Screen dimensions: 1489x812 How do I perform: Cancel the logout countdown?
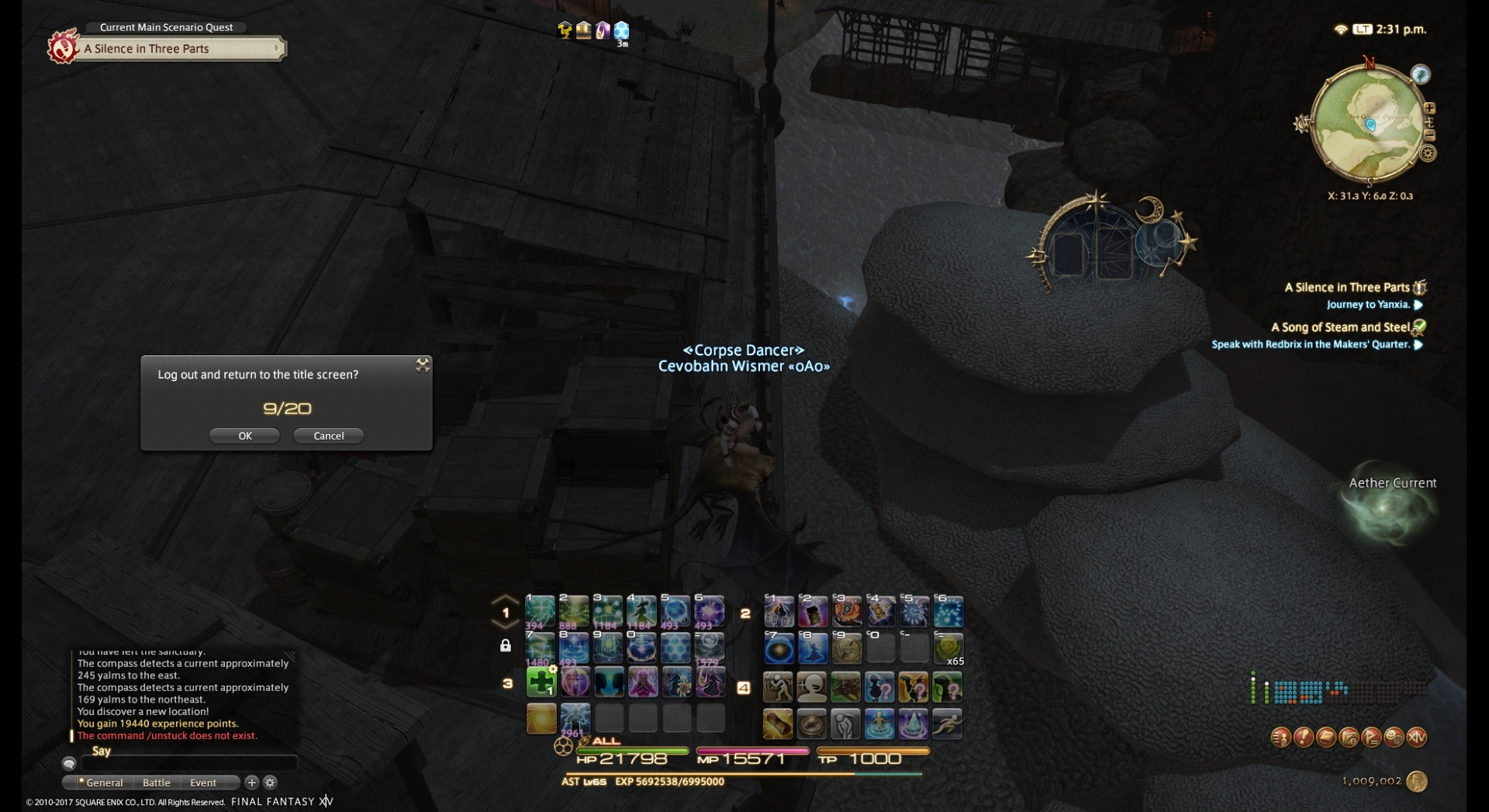pyautogui.click(x=328, y=436)
